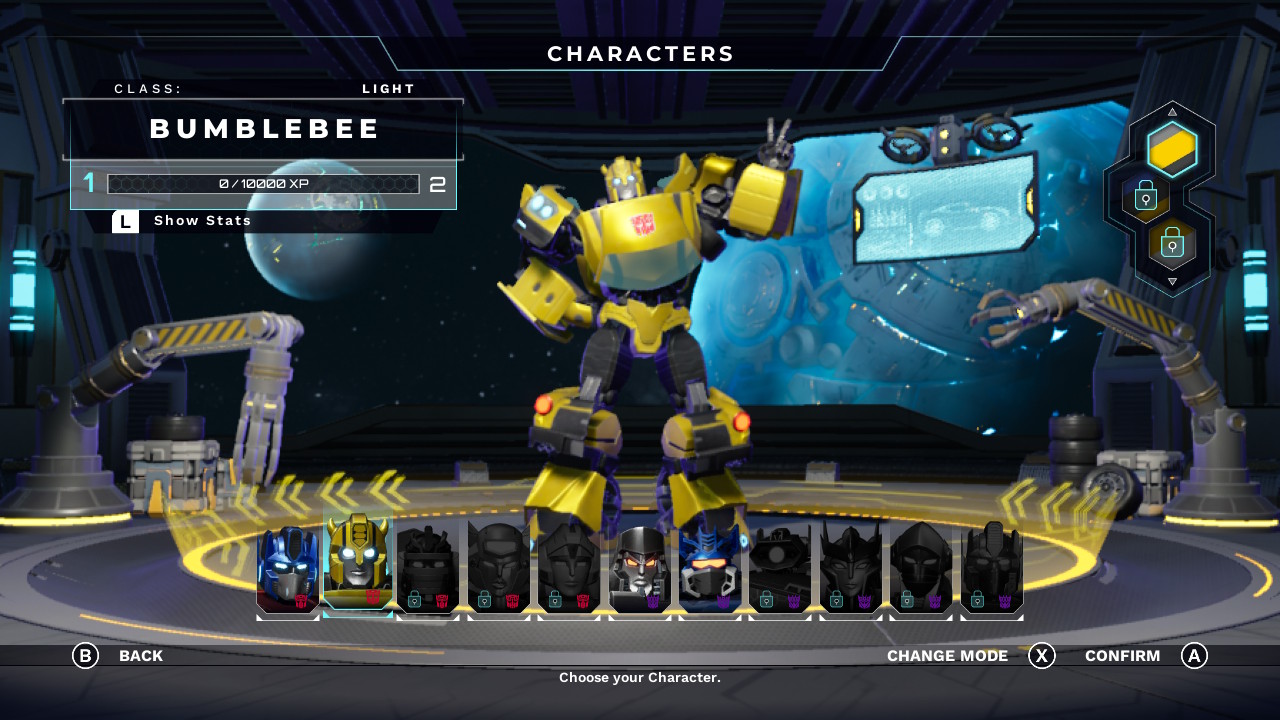Go back using the BACK label
Screen dimensions: 1280x720
click(x=140, y=656)
